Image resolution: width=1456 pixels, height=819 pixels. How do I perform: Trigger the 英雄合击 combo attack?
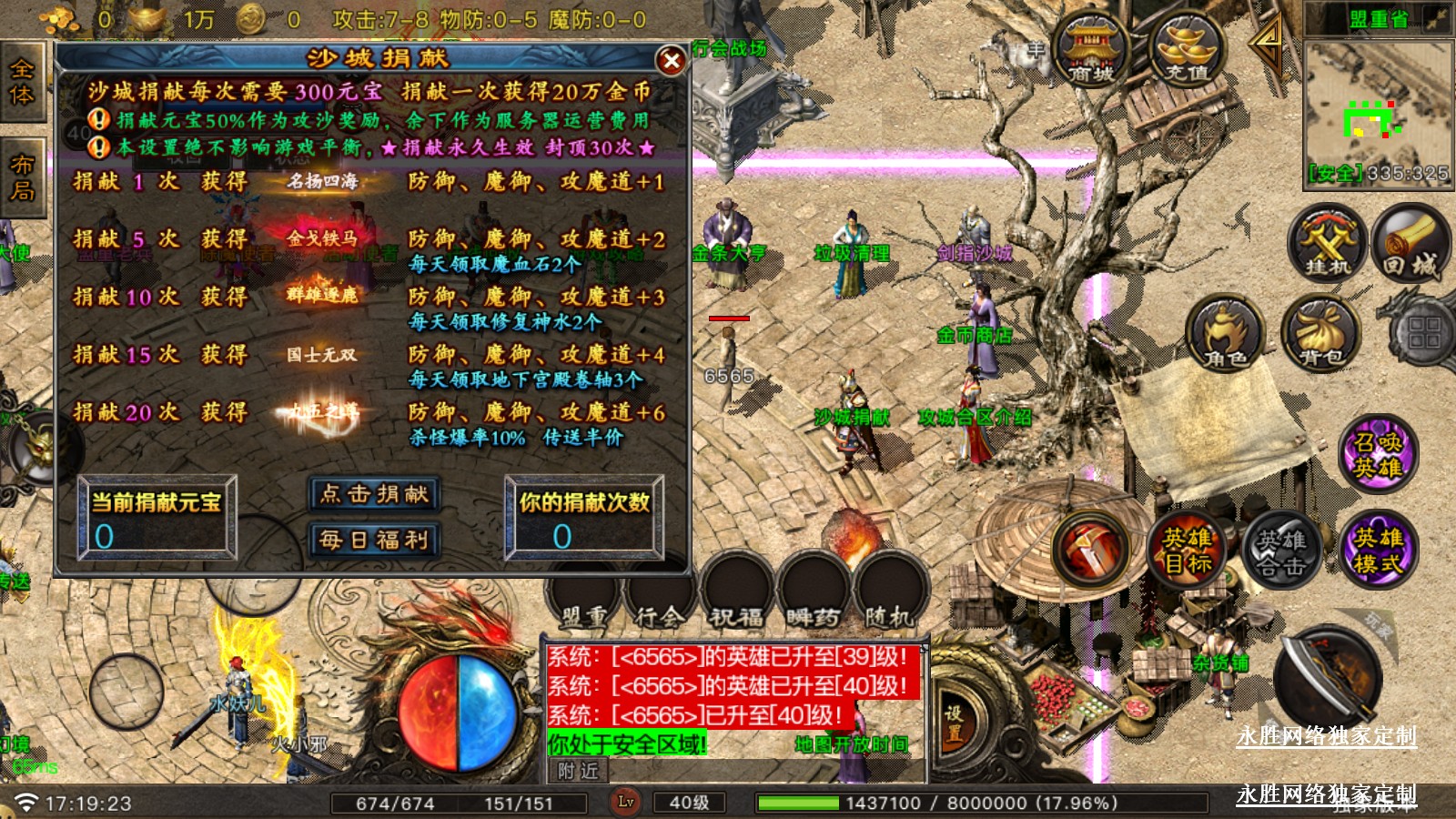pos(1281,551)
